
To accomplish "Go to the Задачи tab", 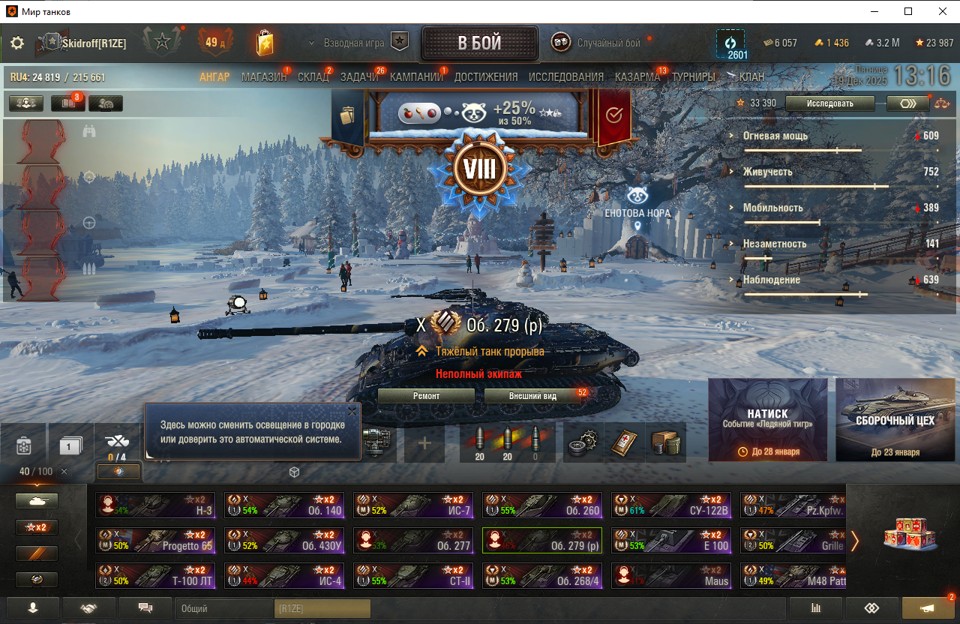I will point(359,77).
